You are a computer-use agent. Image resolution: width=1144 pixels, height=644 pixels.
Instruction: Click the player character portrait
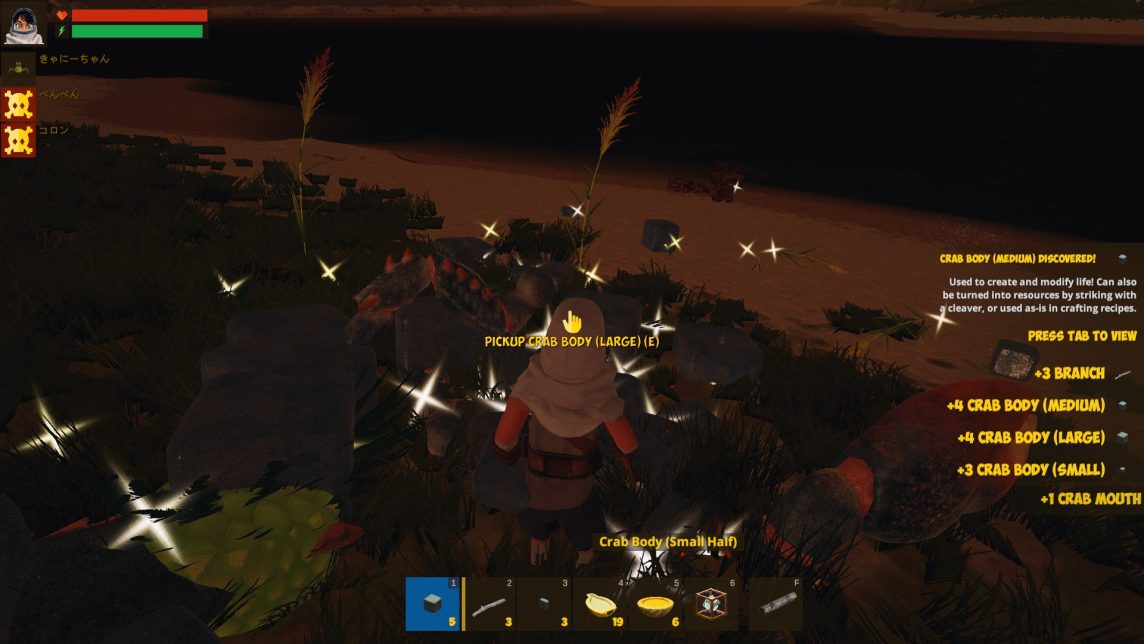(x=24, y=26)
